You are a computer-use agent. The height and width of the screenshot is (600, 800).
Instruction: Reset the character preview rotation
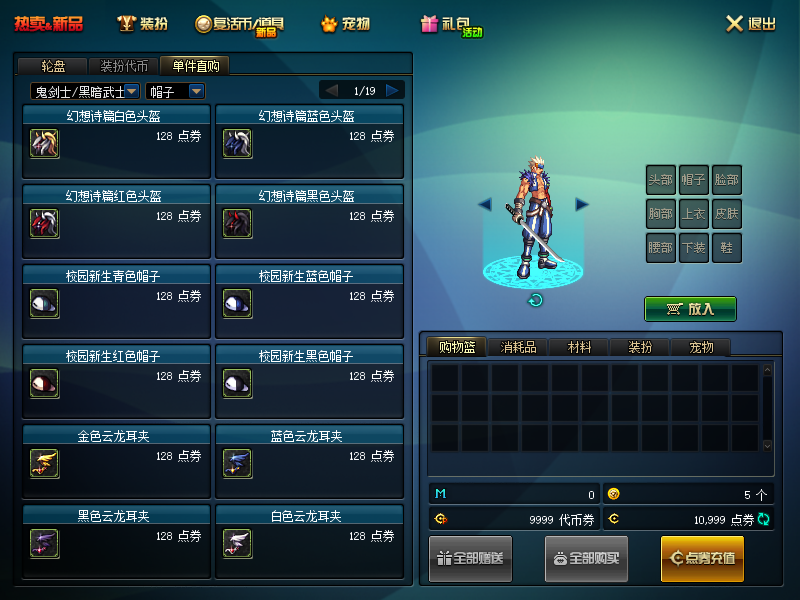tap(535, 300)
